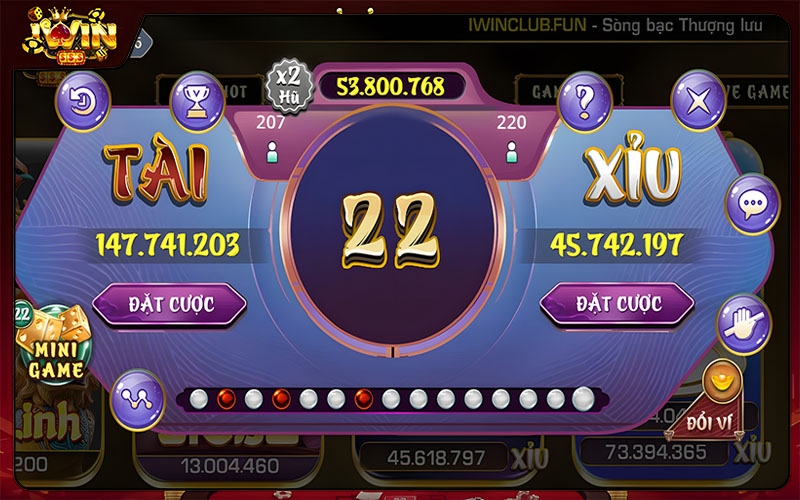The width and height of the screenshot is (800, 500).
Task: Place a bet on Xỉu
Action: click(616, 304)
